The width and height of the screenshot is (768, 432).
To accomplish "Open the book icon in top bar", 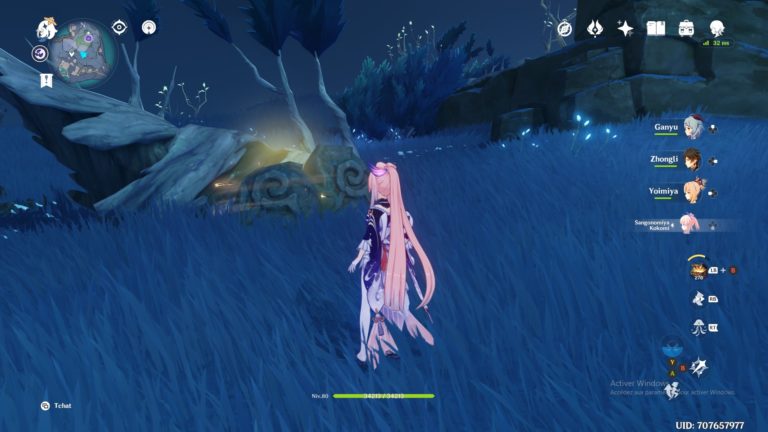I will point(656,28).
